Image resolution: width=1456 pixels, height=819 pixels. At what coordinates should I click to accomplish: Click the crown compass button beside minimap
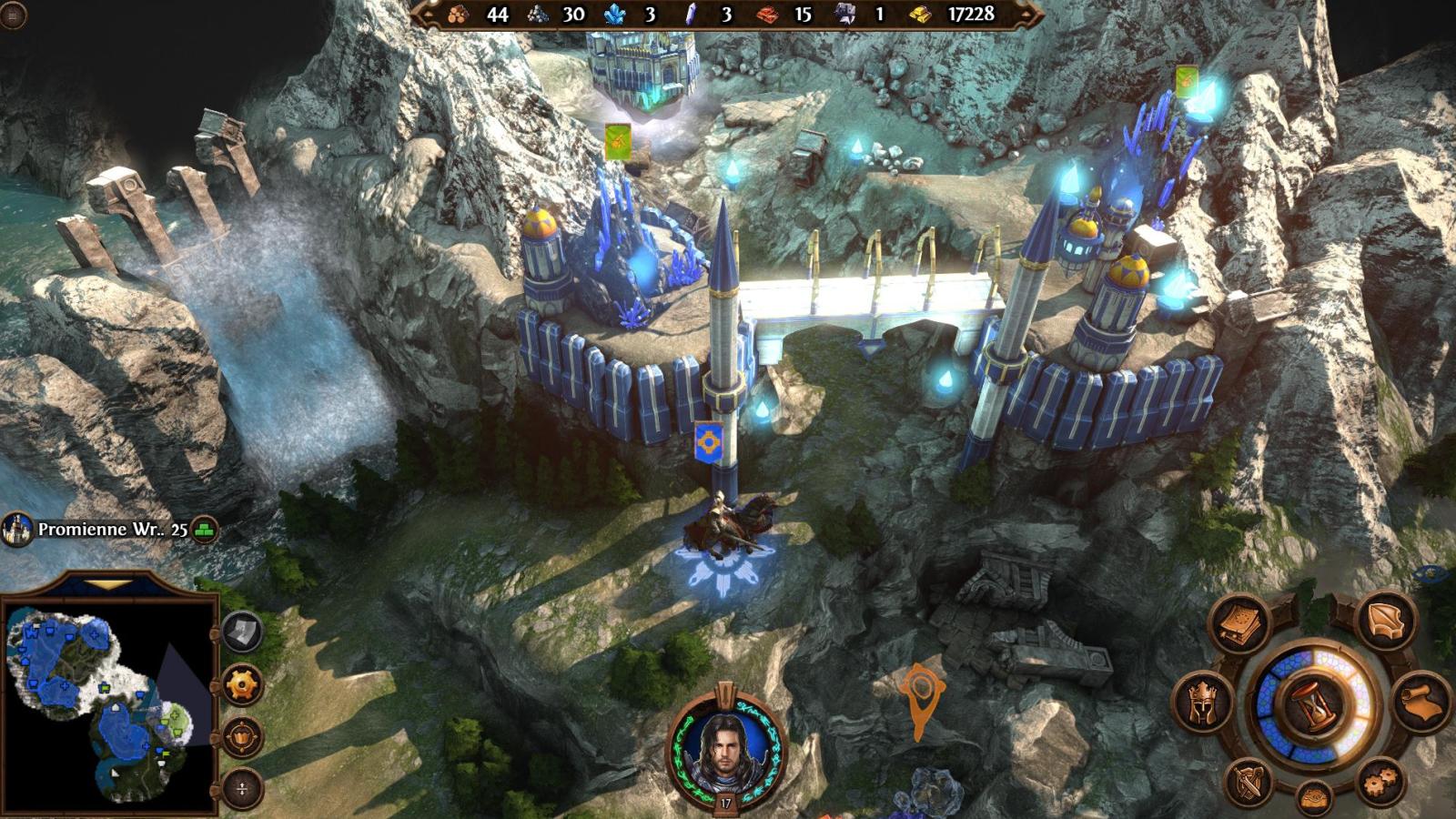[241, 736]
